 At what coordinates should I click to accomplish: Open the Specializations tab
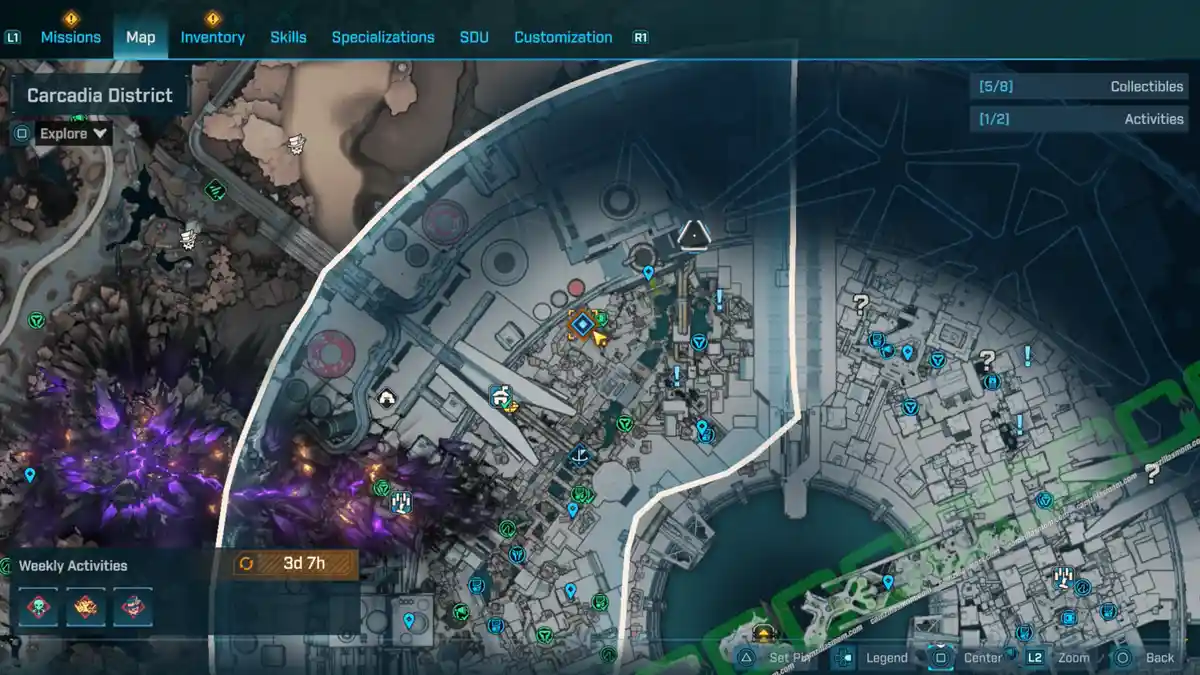coord(383,37)
